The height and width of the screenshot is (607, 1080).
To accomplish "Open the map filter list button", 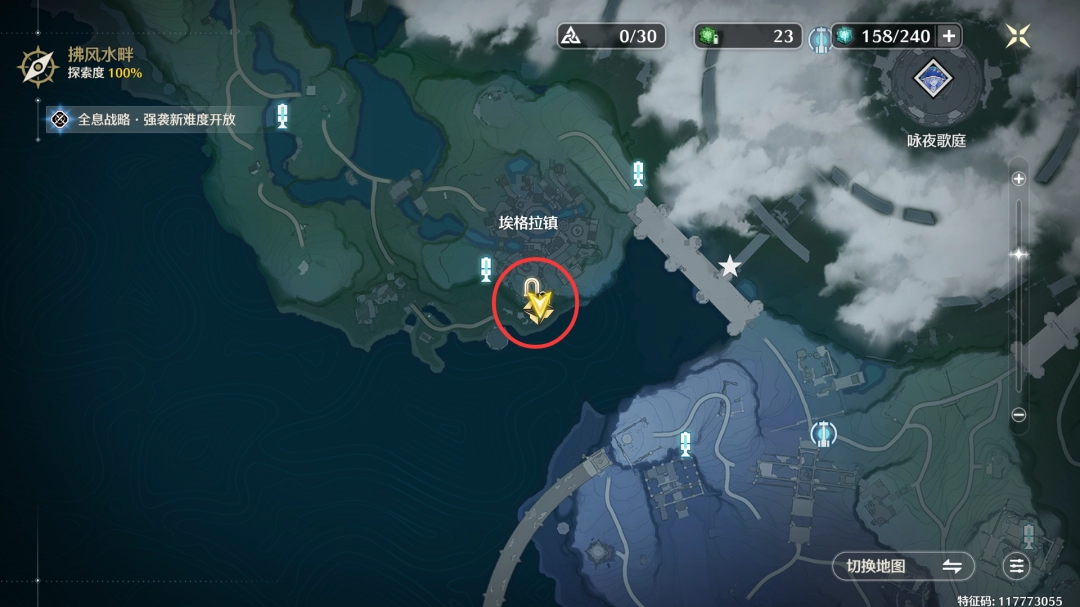I will click(x=1017, y=566).
